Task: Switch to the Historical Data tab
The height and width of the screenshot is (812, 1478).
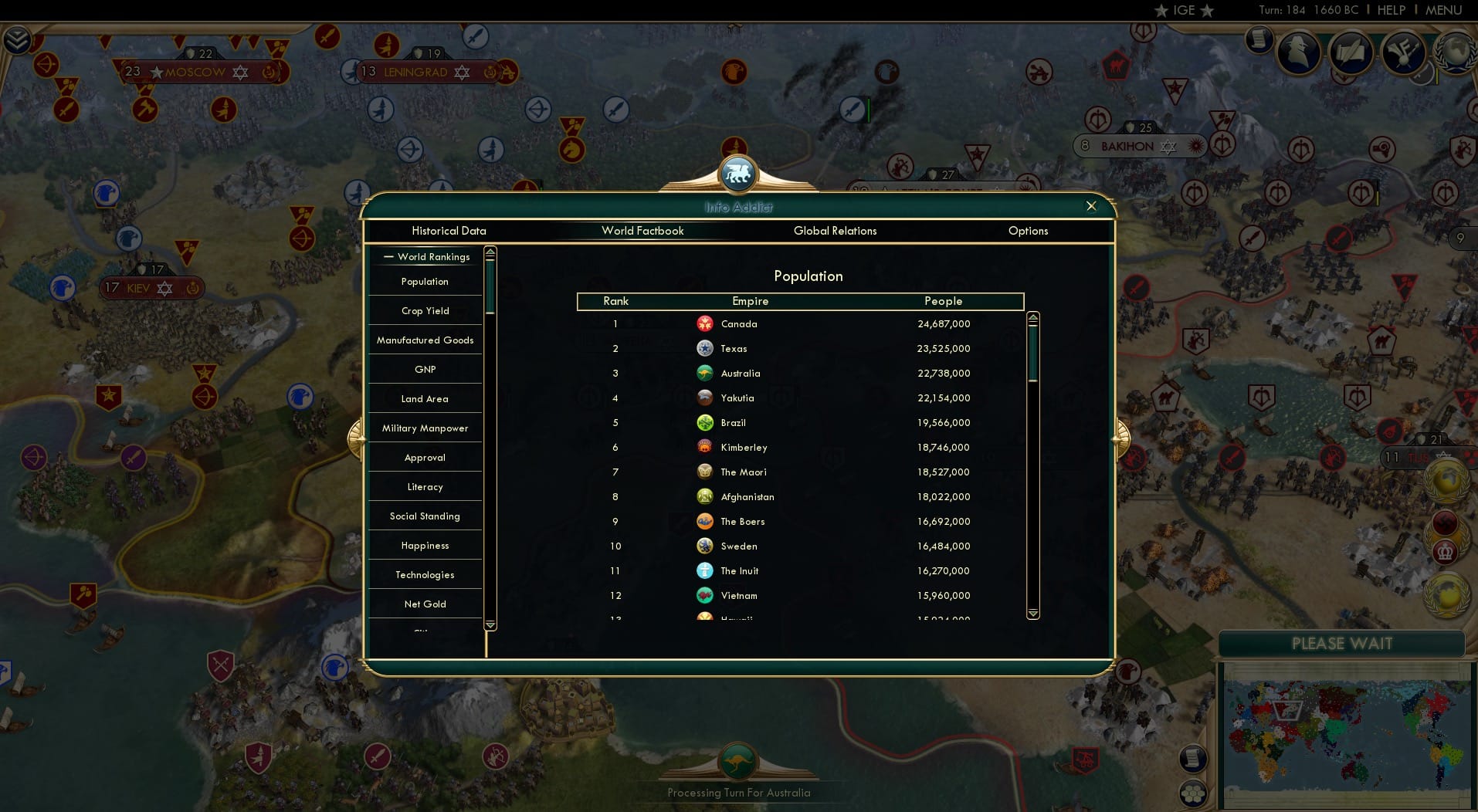Action: tap(449, 231)
